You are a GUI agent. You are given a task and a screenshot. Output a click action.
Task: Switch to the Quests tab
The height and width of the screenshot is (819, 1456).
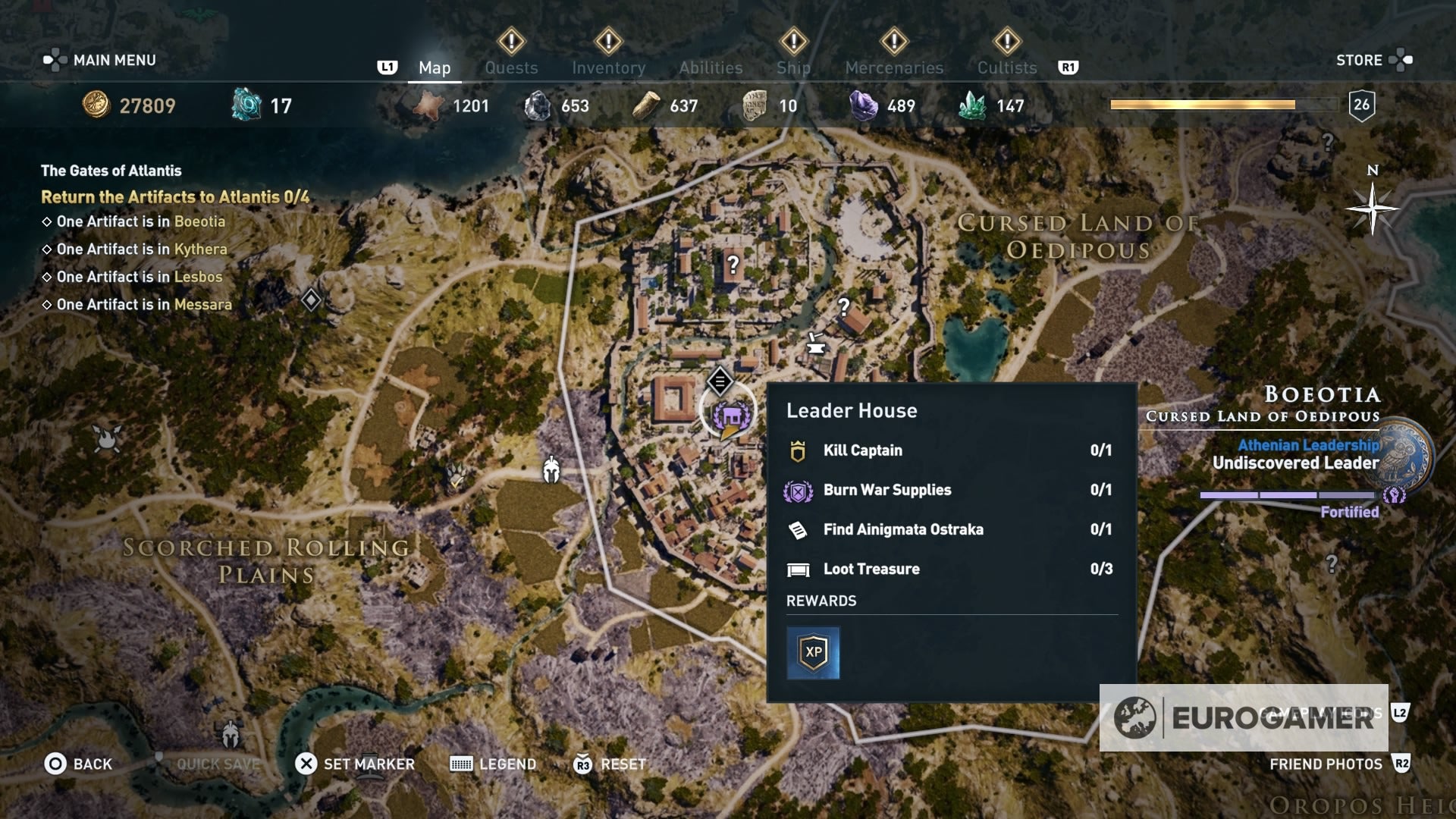pos(512,67)
